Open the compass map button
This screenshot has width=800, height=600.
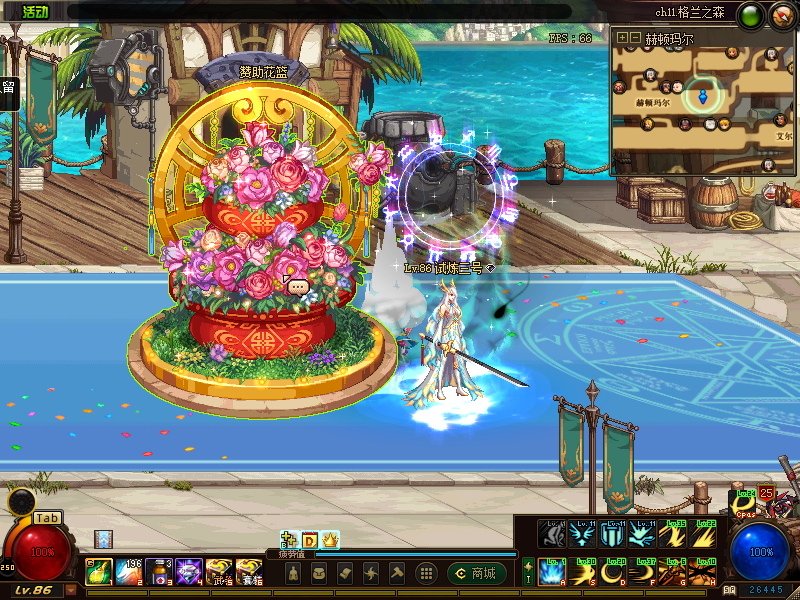780,15
